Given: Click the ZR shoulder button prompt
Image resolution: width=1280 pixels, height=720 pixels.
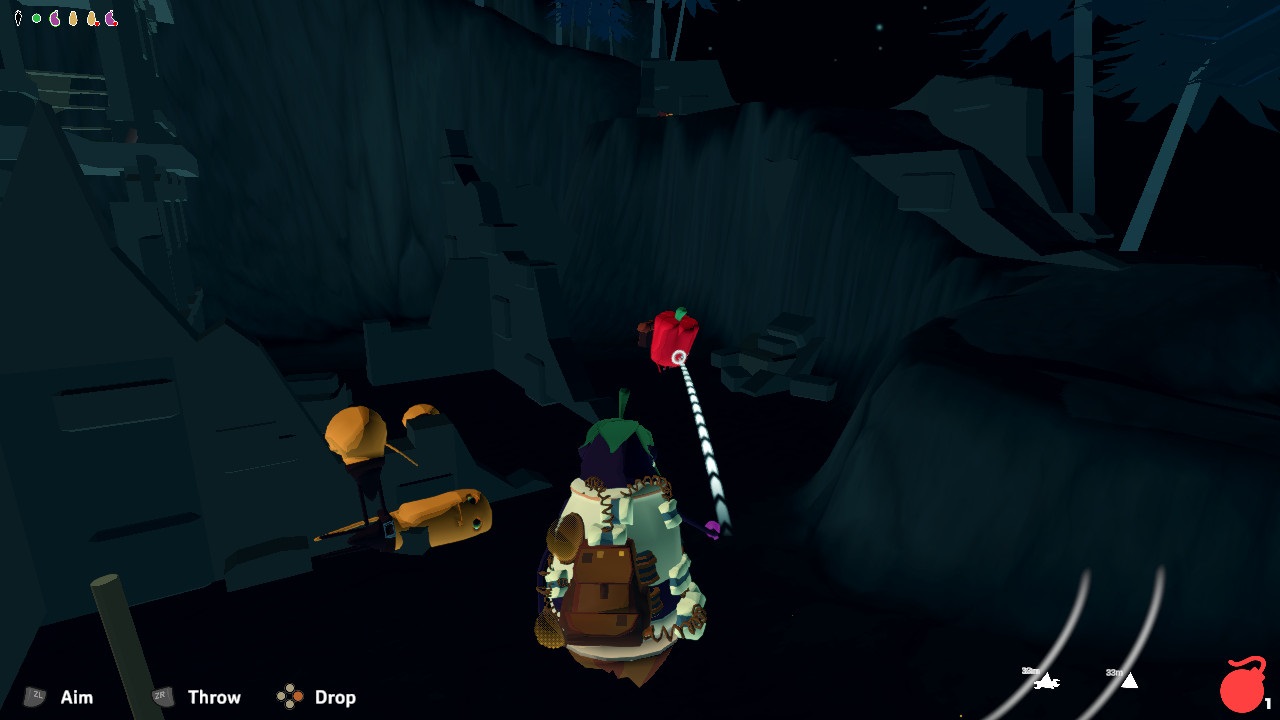Looking at the screenshot, I should (160, 697).
